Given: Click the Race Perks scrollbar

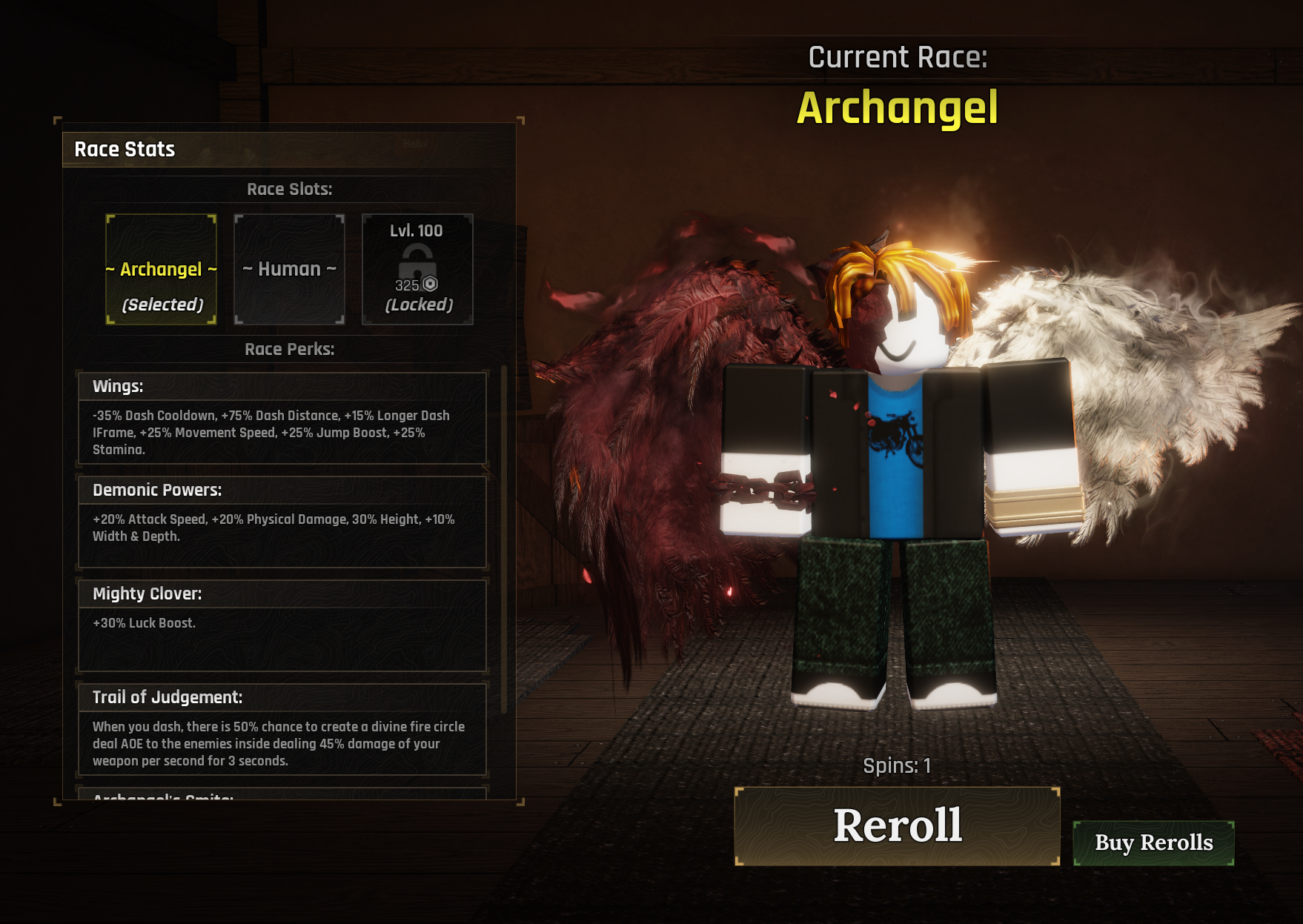Looking at the screenshot, I should point(505,539).
